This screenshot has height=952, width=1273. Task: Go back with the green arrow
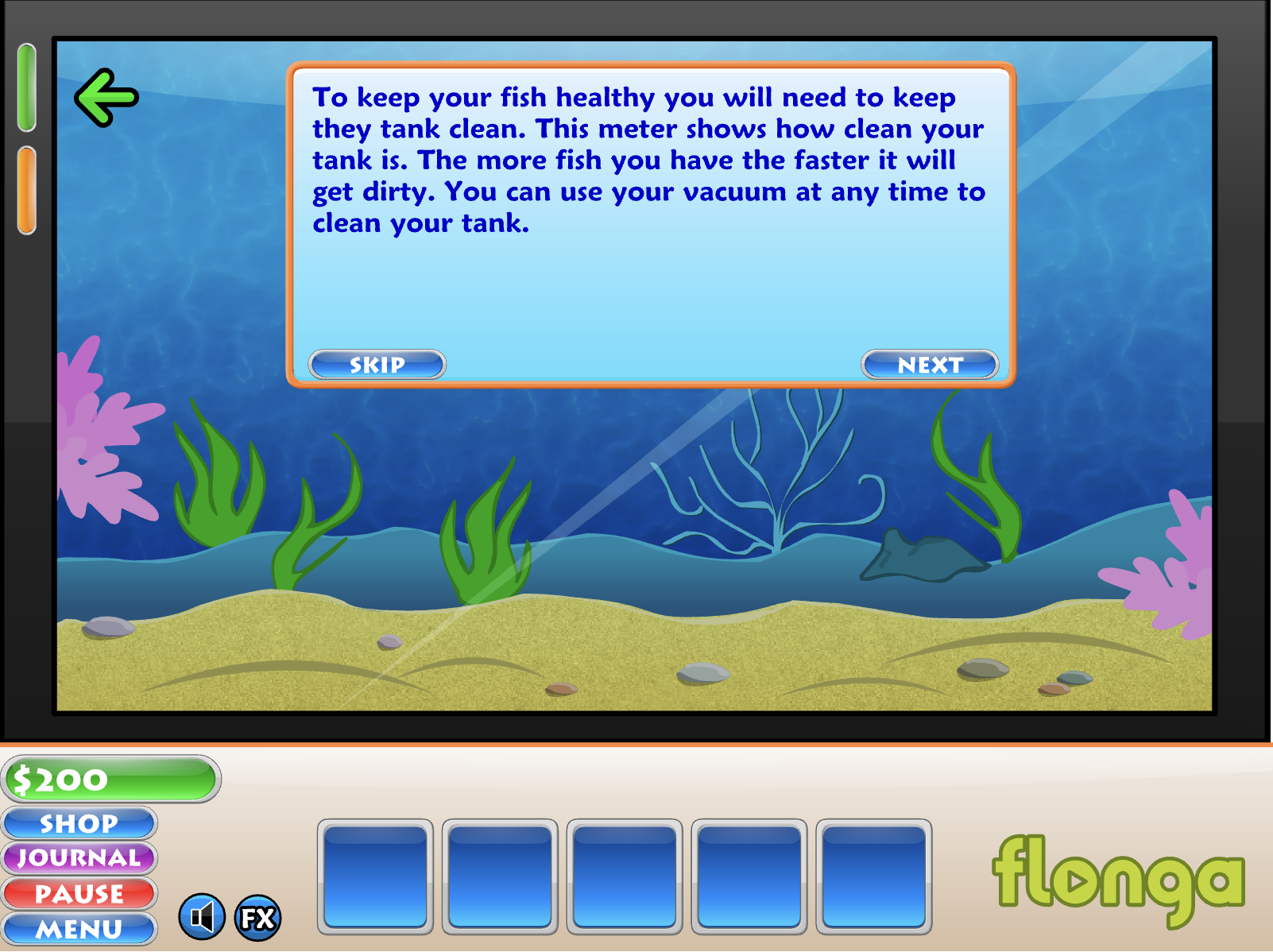(106, 98)
